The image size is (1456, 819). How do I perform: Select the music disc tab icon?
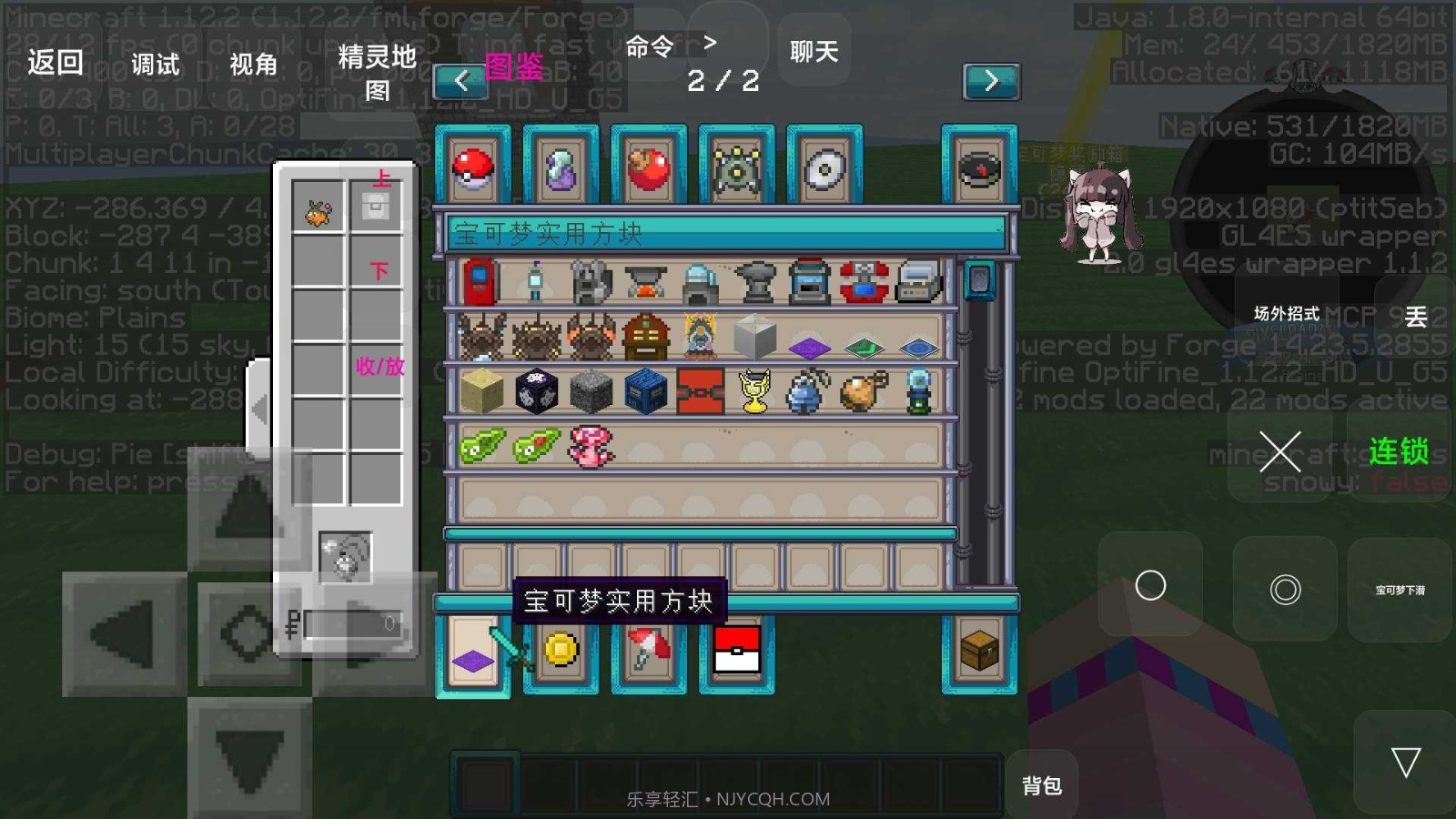(979, 168)
